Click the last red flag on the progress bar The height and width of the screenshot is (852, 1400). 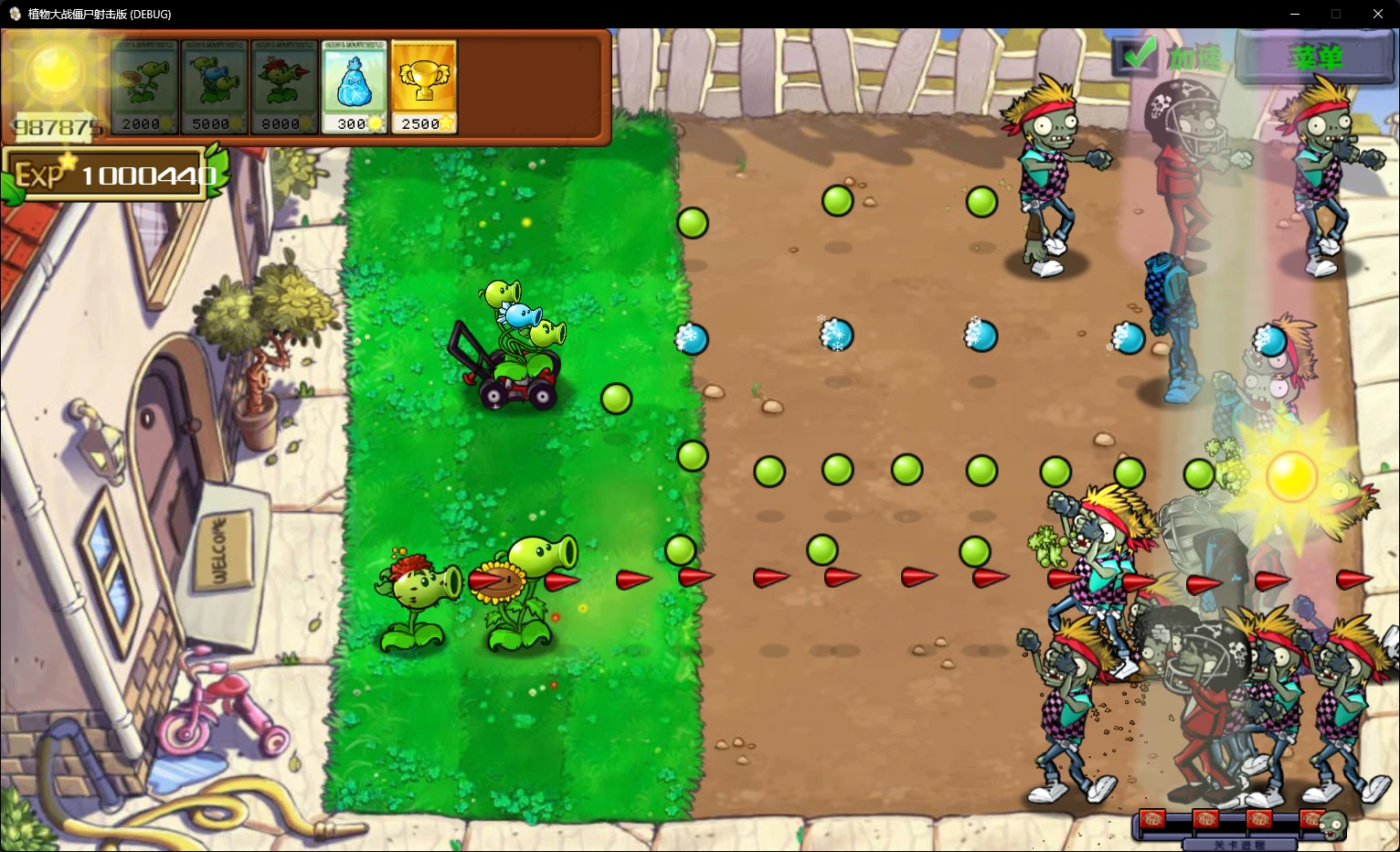(1313, 821)
